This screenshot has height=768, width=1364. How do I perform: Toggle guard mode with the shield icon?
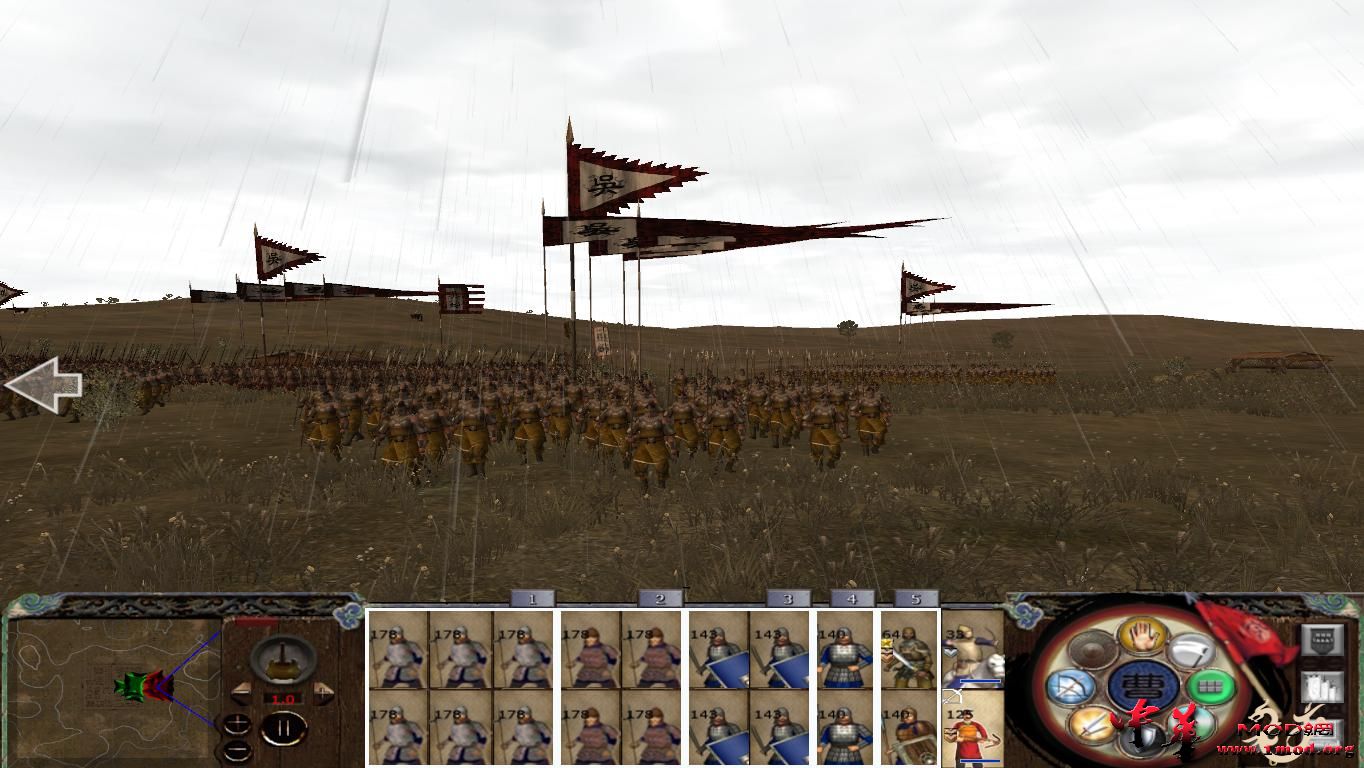coord(1141,740)
